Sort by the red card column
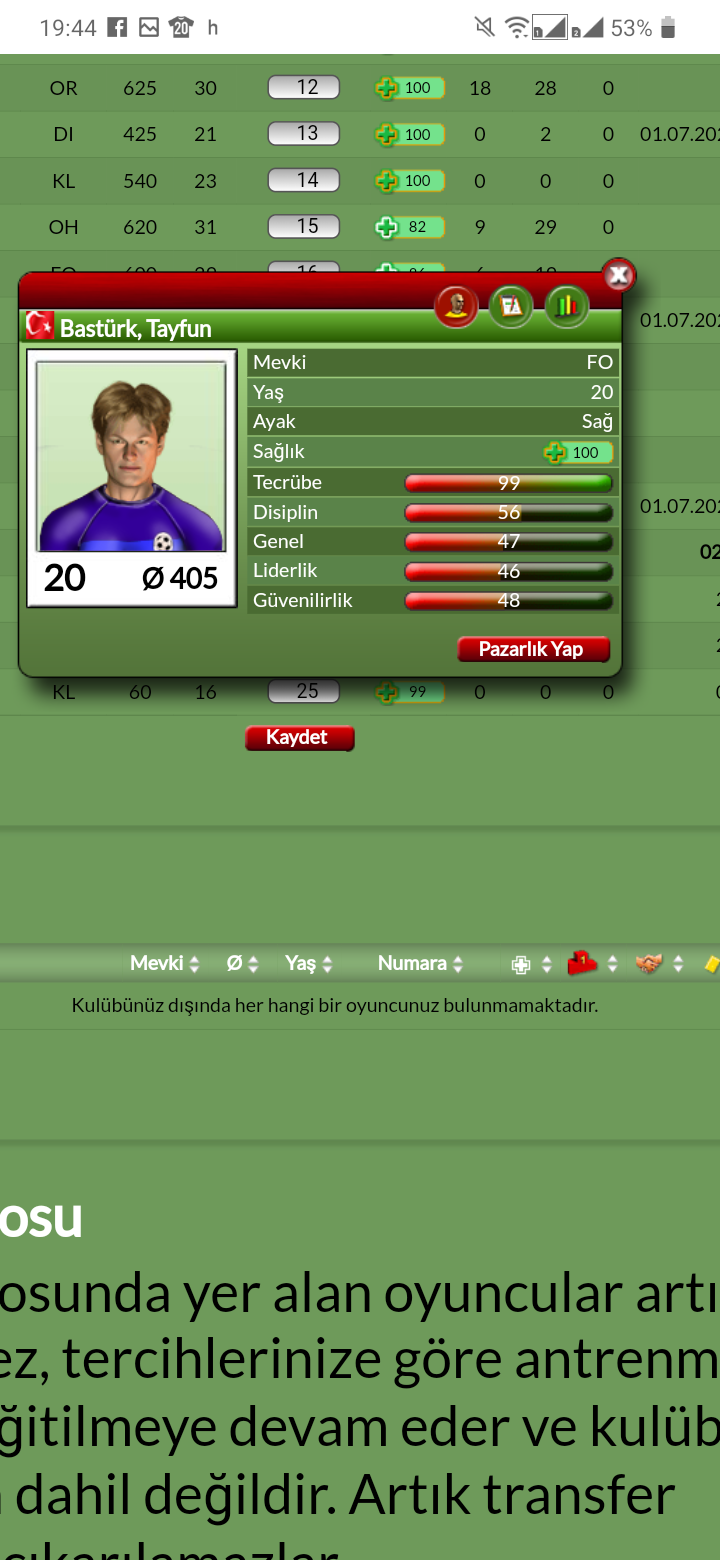Viewport: 720px width, 1560px height. pos(592,964)
